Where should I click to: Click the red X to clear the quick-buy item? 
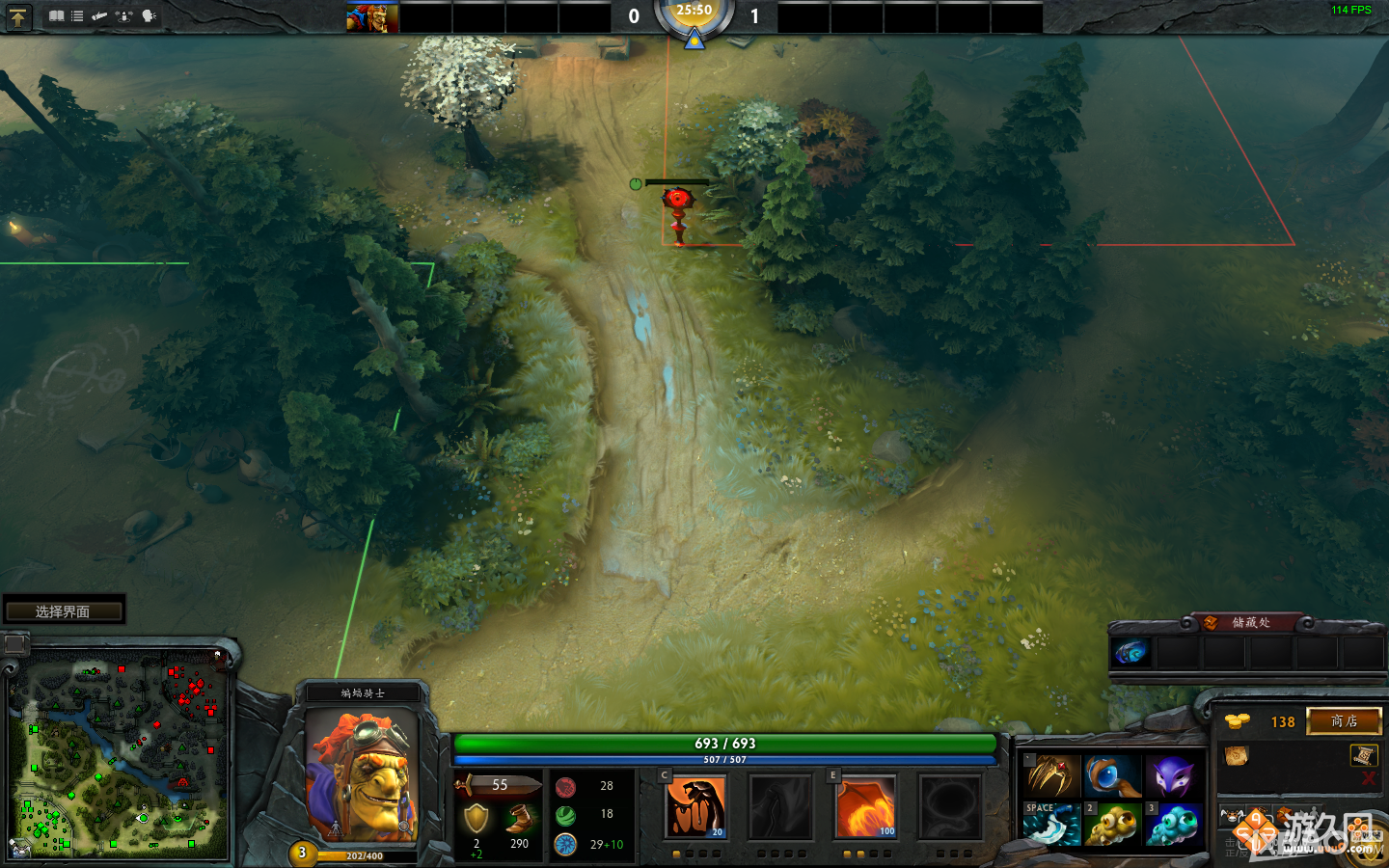(x=1368, y=779)
